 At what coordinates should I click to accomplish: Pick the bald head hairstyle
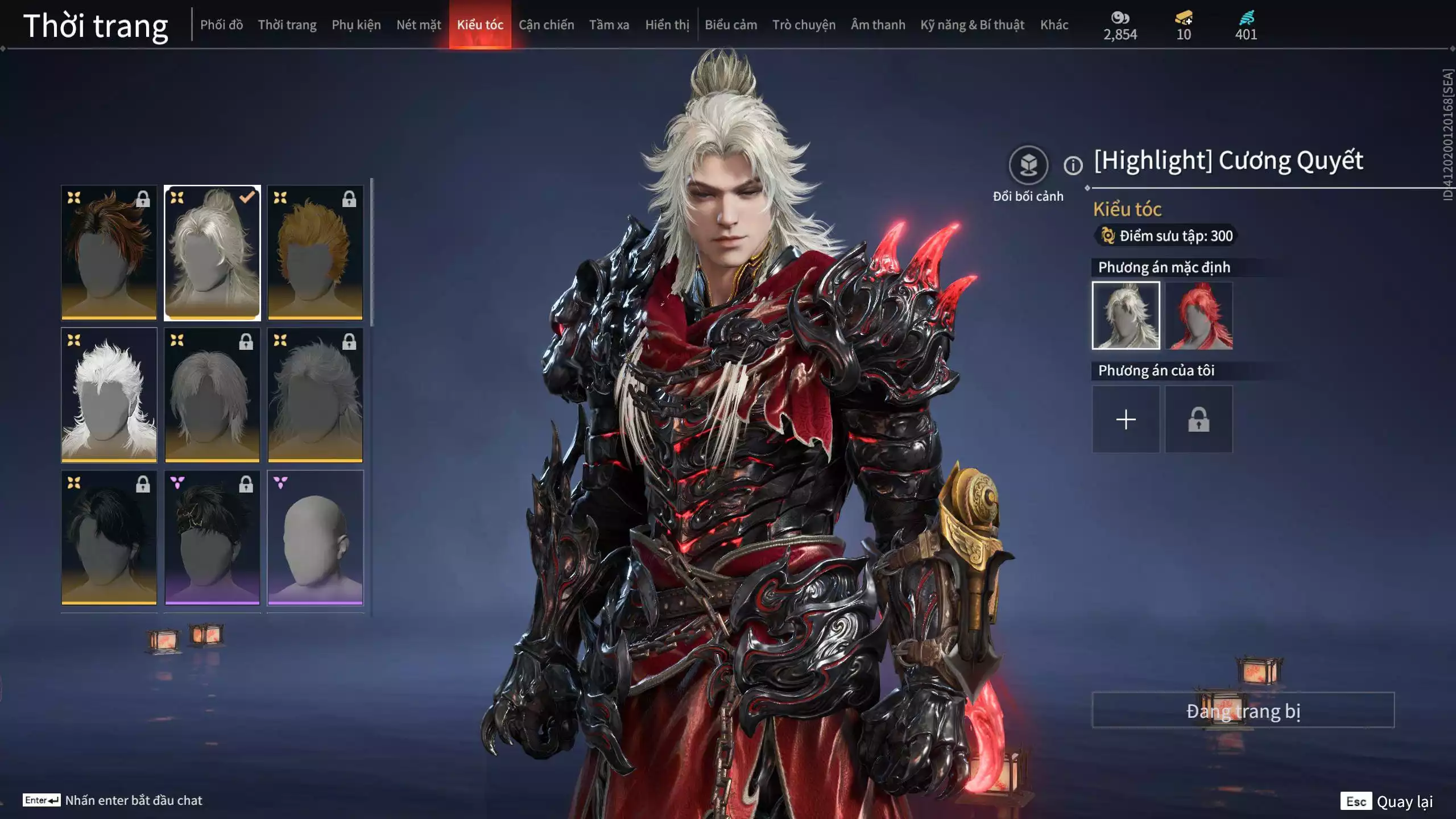tap(315, 537)
